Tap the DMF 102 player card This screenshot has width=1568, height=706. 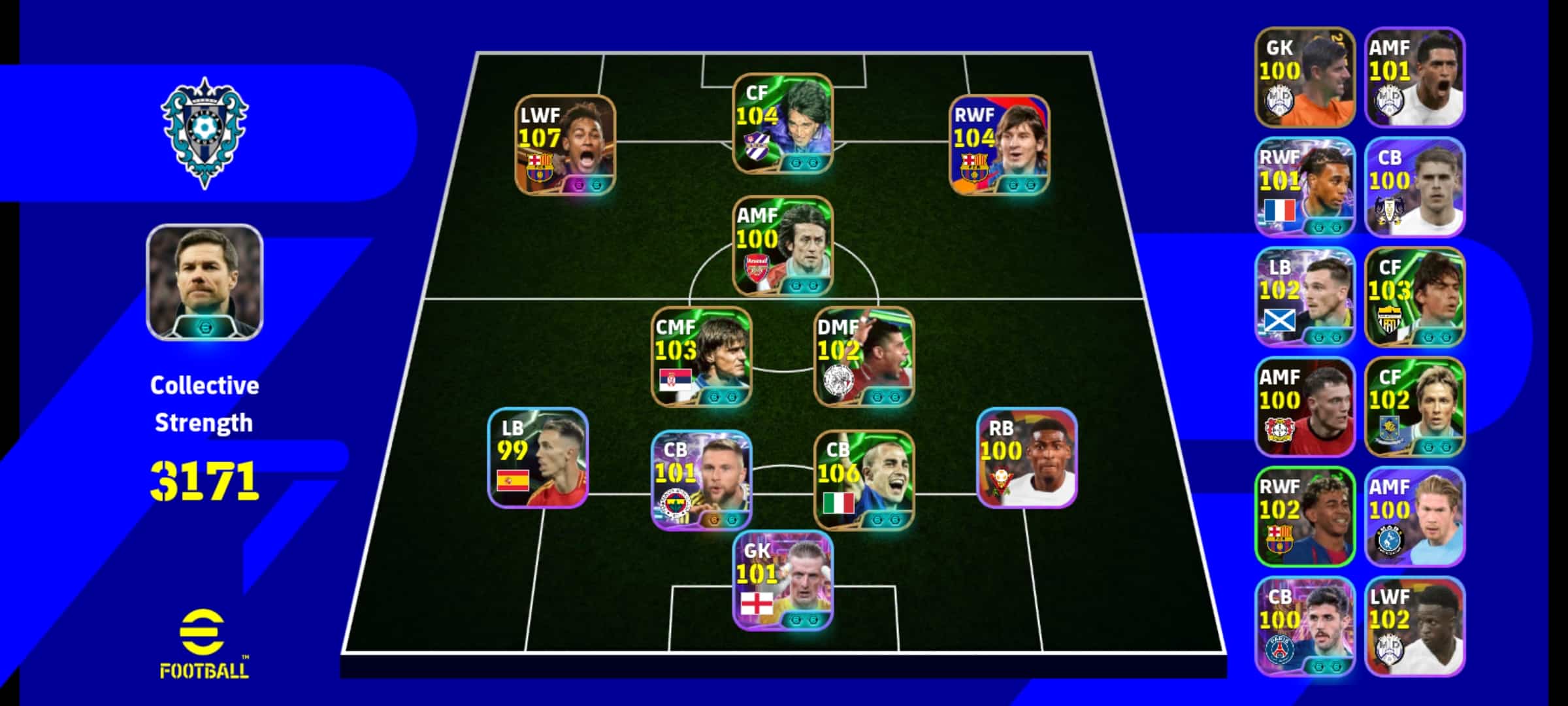pyautogui.click(x=864, y=357)
